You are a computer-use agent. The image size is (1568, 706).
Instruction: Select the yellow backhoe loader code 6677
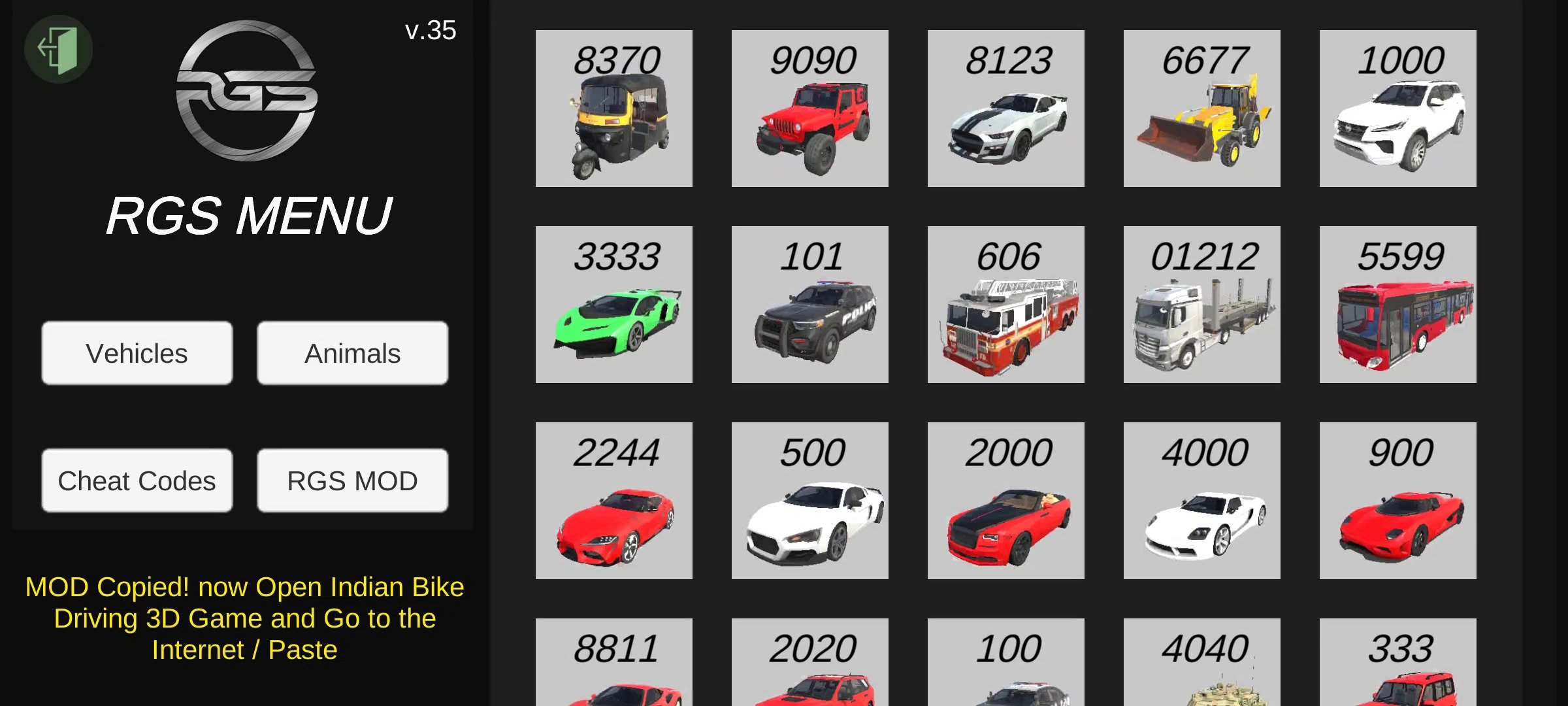[x=1201, y=109]
